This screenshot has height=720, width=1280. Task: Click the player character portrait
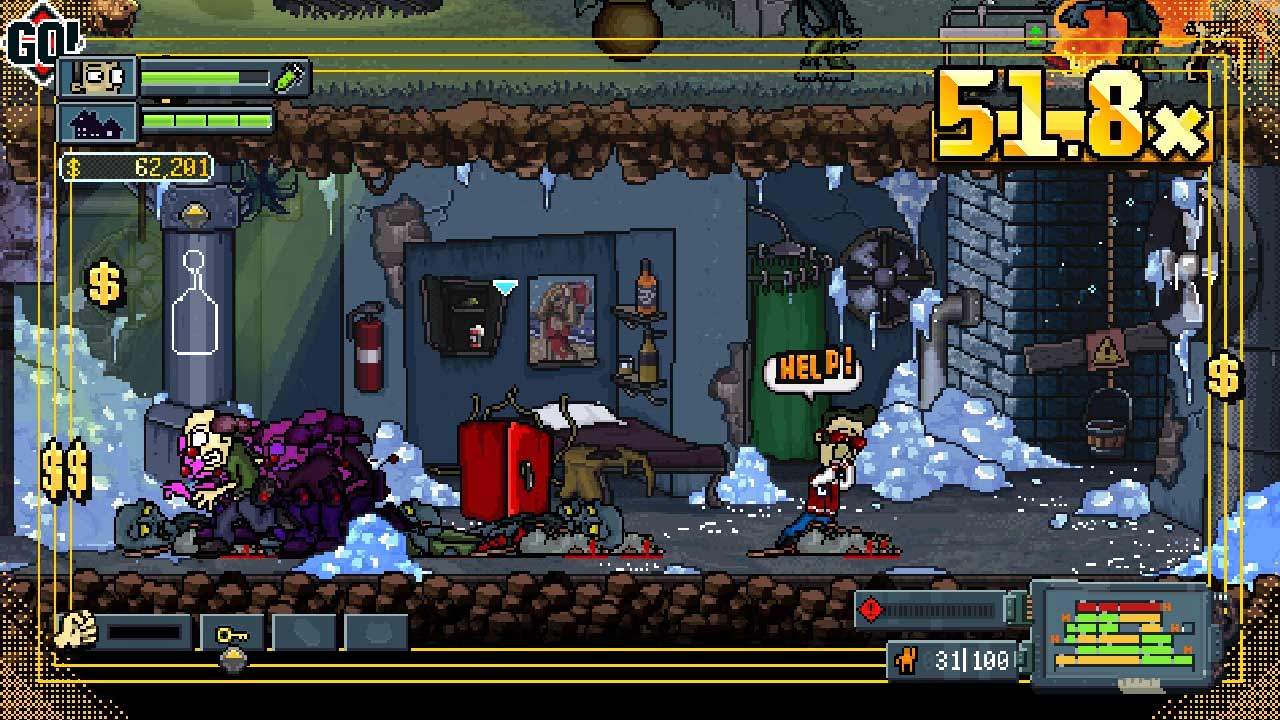pyautogui.click(x=98, y=77)
